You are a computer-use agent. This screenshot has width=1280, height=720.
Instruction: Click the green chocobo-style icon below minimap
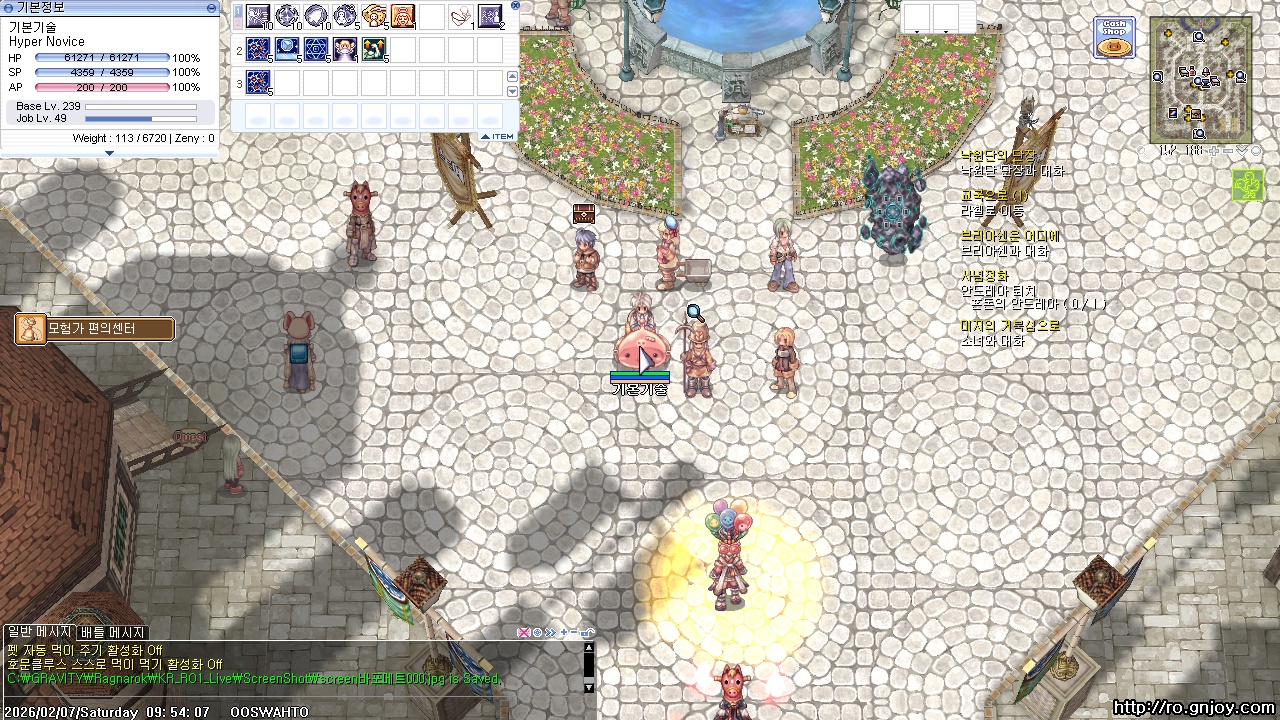(1247, 185)
